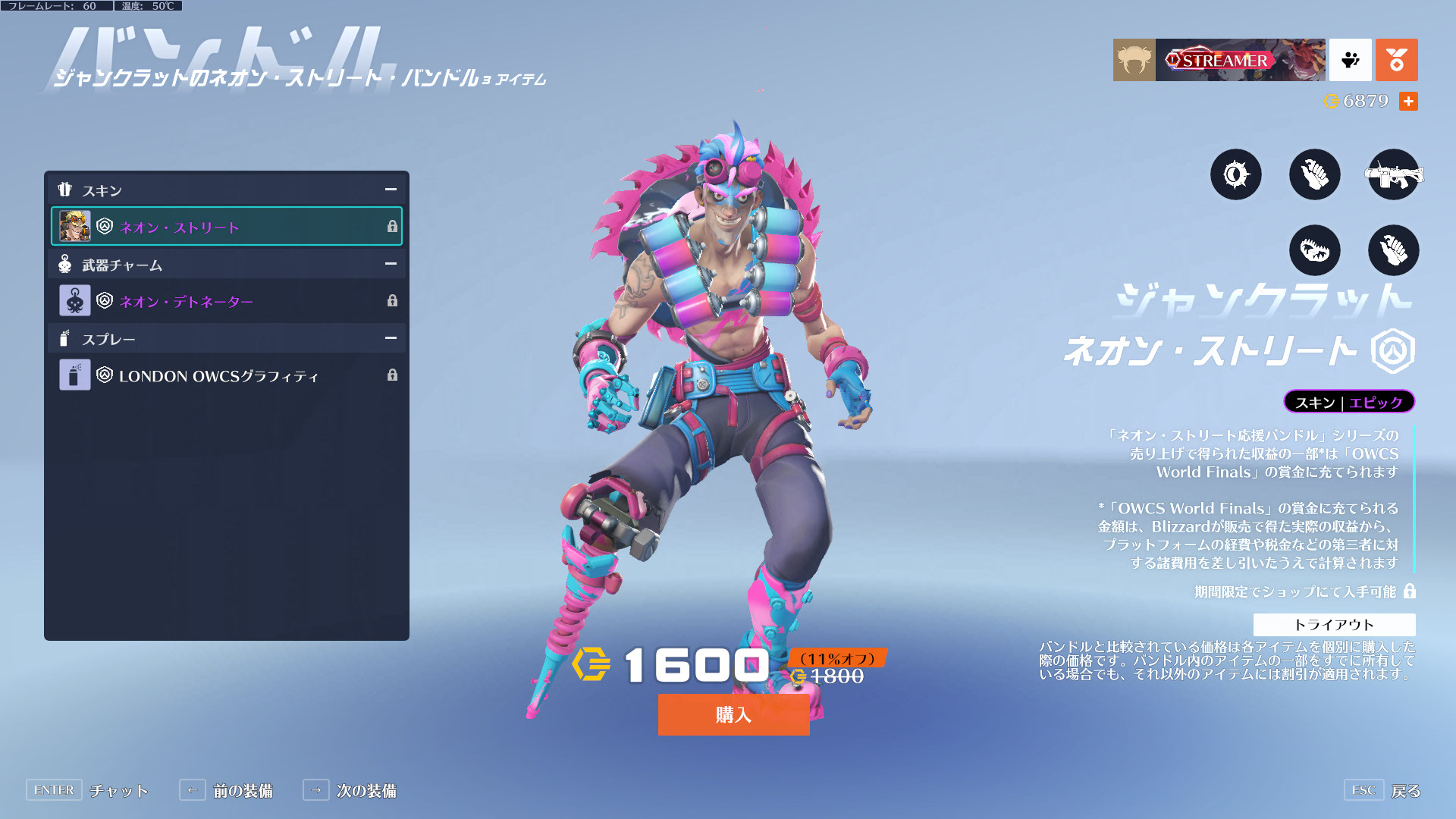This screenshot has width=1456, height=819.
Task: Collapse the スキン category header
Action: pos(391,190)
